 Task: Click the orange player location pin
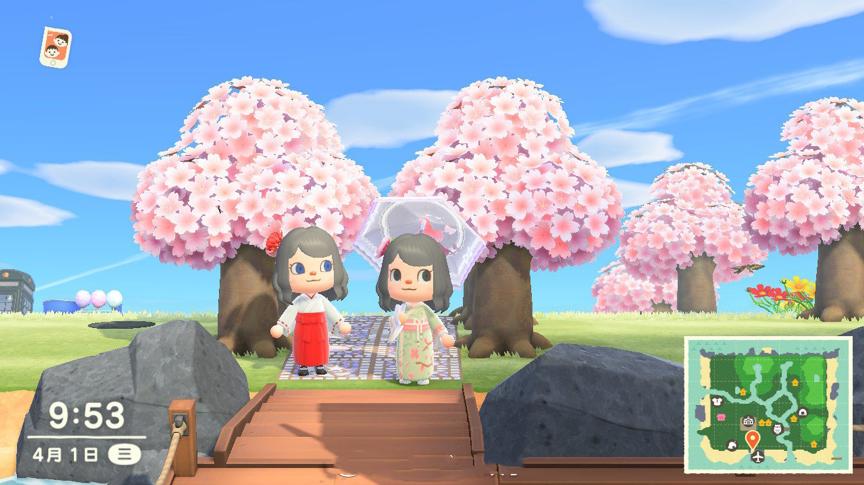(x=752, y=438)
